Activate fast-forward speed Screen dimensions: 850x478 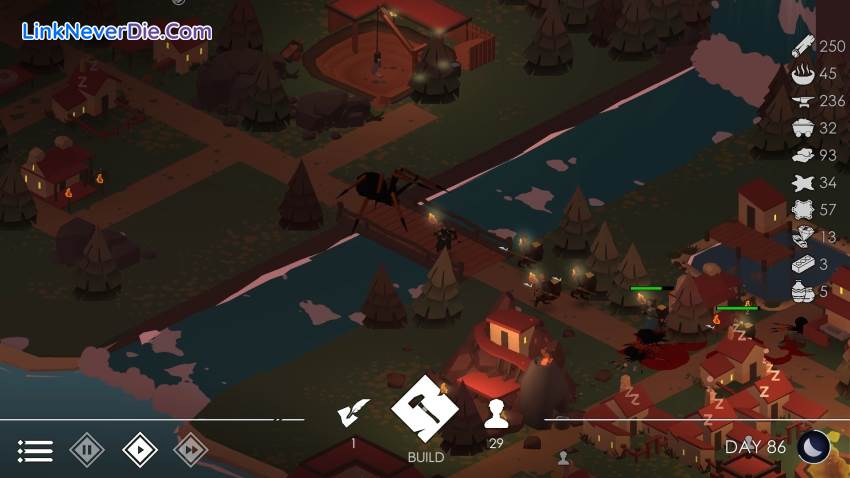[x=191, y=451]
